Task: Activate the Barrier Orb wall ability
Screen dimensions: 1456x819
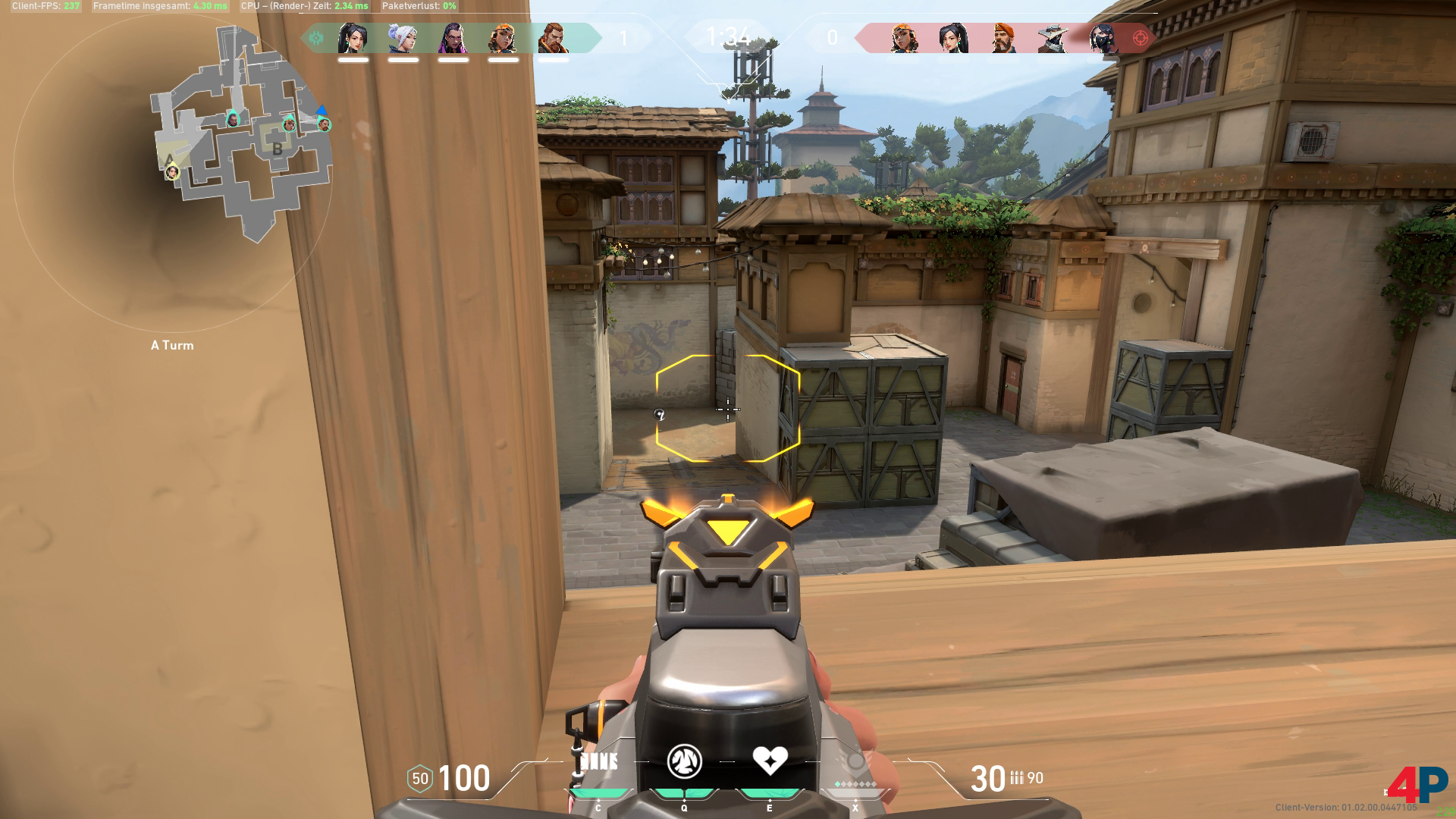Action: click(598, 762)
